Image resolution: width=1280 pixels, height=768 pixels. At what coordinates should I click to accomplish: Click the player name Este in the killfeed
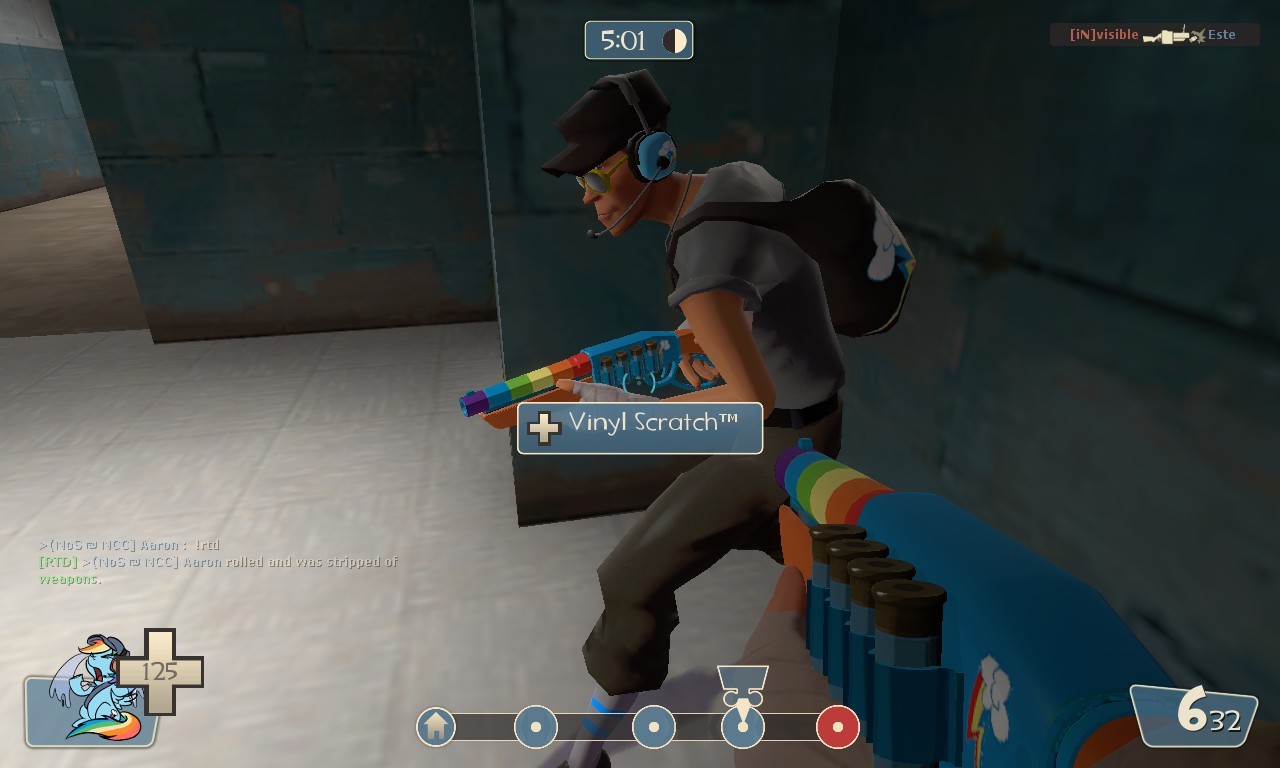(x=1221, y=34)
